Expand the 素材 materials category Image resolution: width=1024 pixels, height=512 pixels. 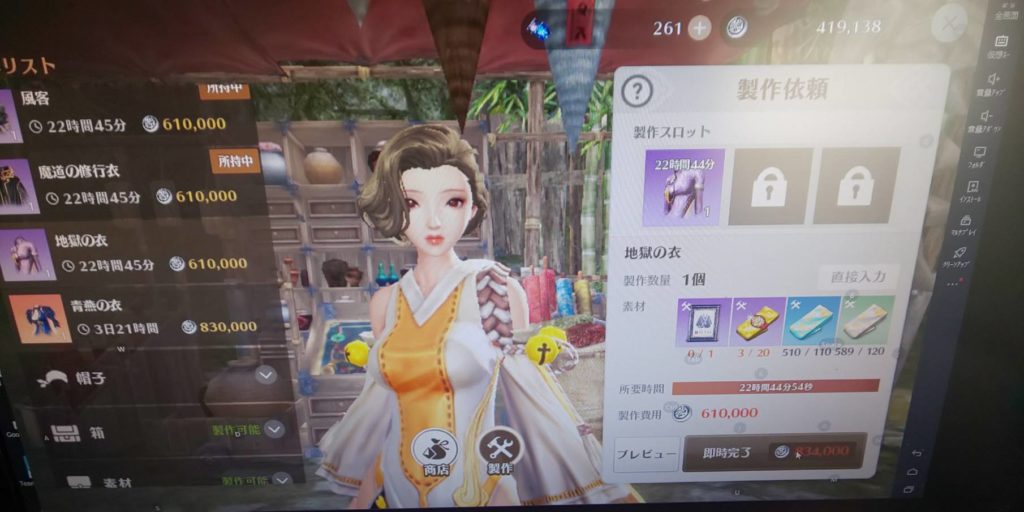(281, 480)
